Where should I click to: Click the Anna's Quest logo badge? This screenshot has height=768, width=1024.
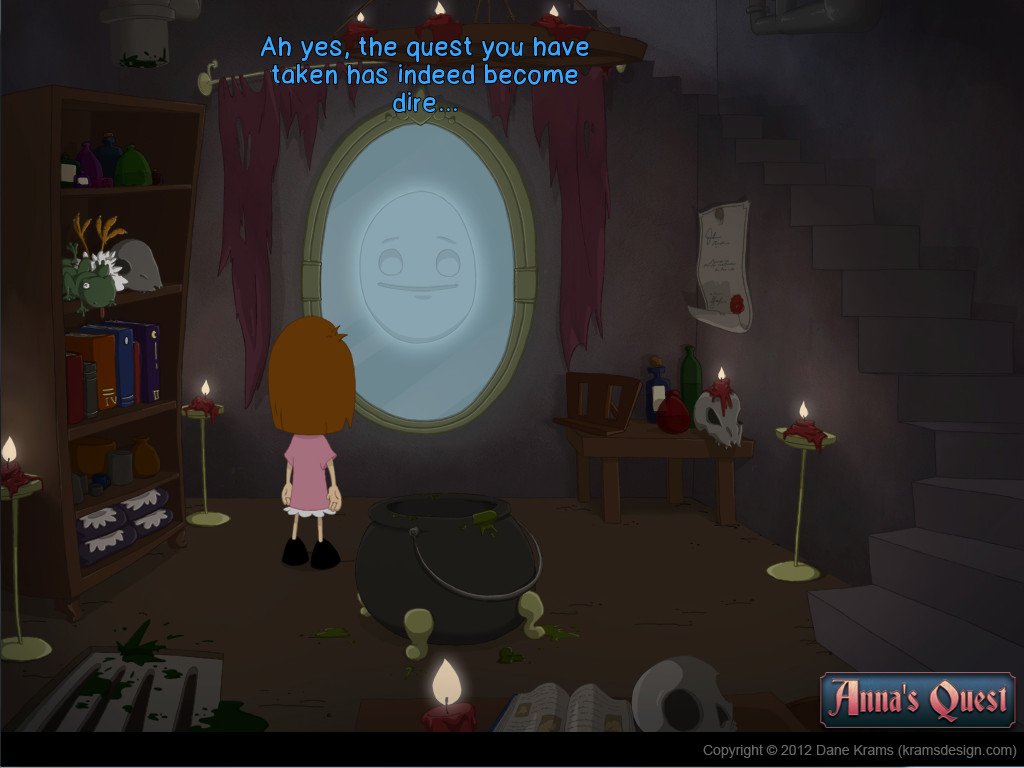(917, 699)
